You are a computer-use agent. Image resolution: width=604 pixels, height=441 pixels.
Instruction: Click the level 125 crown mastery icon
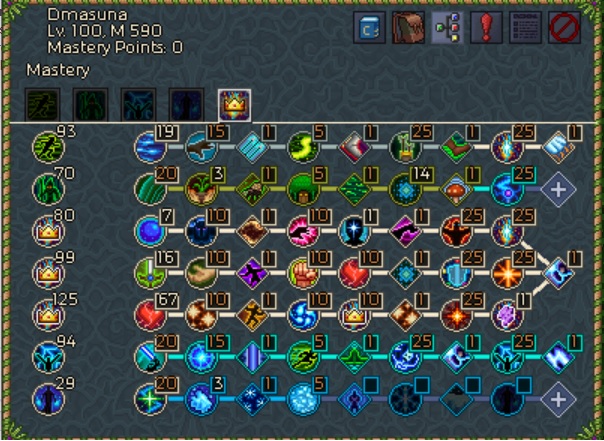coord(46,315)
